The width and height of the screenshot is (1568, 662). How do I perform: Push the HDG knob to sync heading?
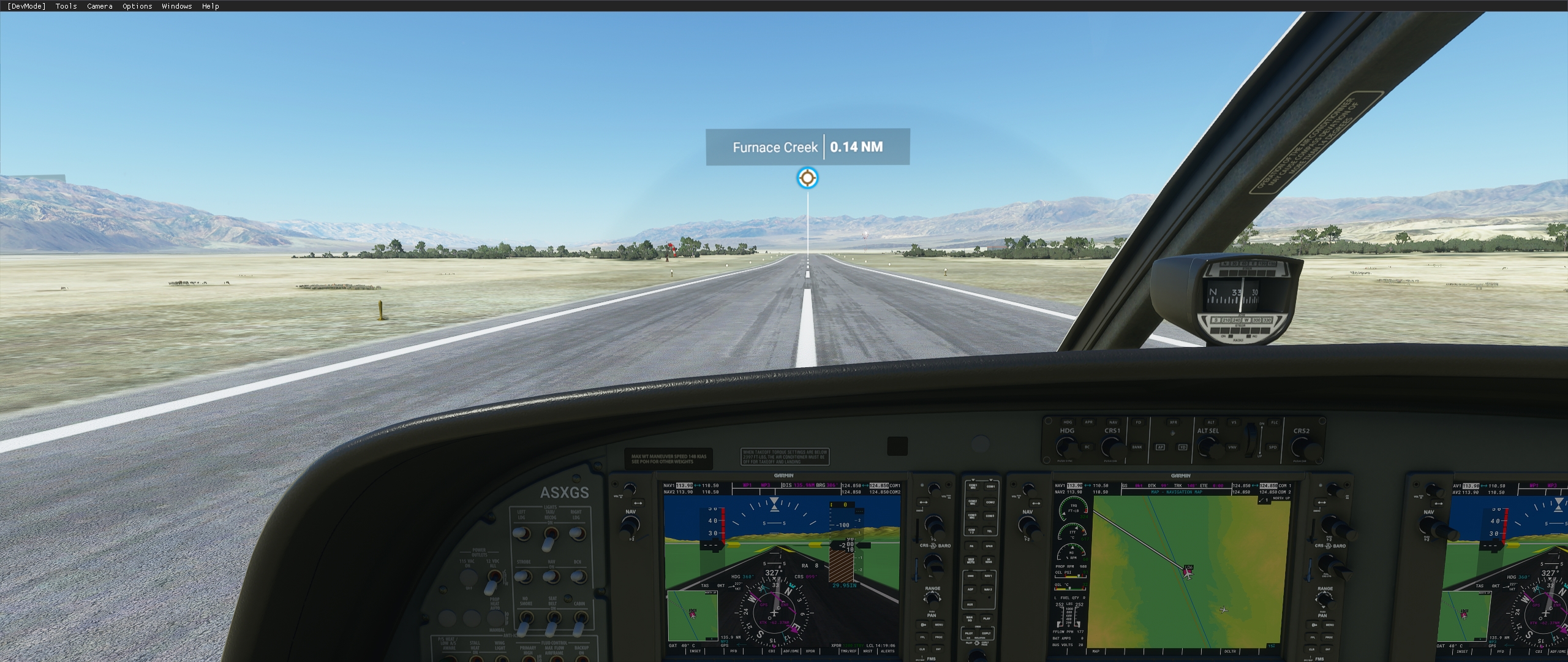tap(1066, 447)
